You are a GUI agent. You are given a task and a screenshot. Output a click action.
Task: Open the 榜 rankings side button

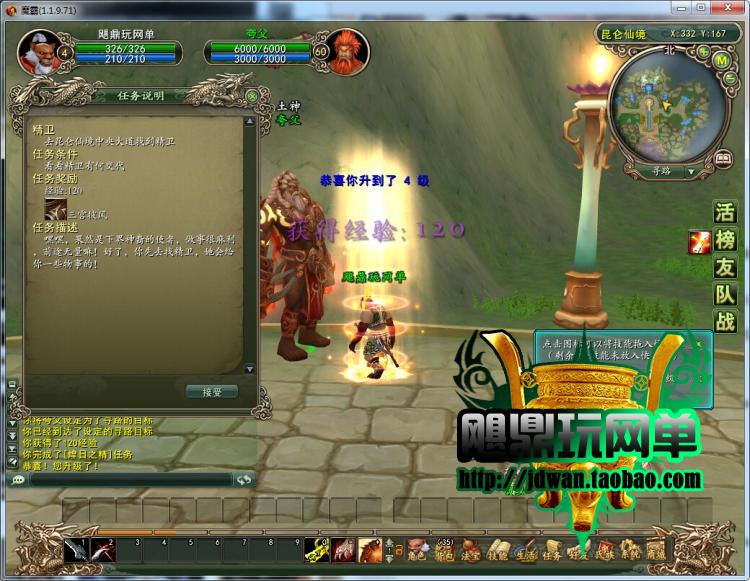725,240
